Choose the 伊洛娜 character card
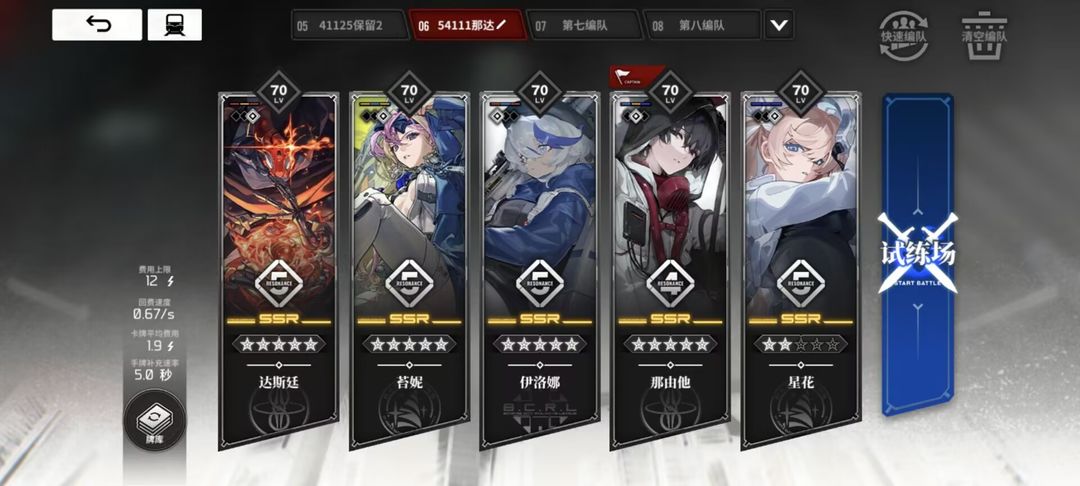 (539, 270)
